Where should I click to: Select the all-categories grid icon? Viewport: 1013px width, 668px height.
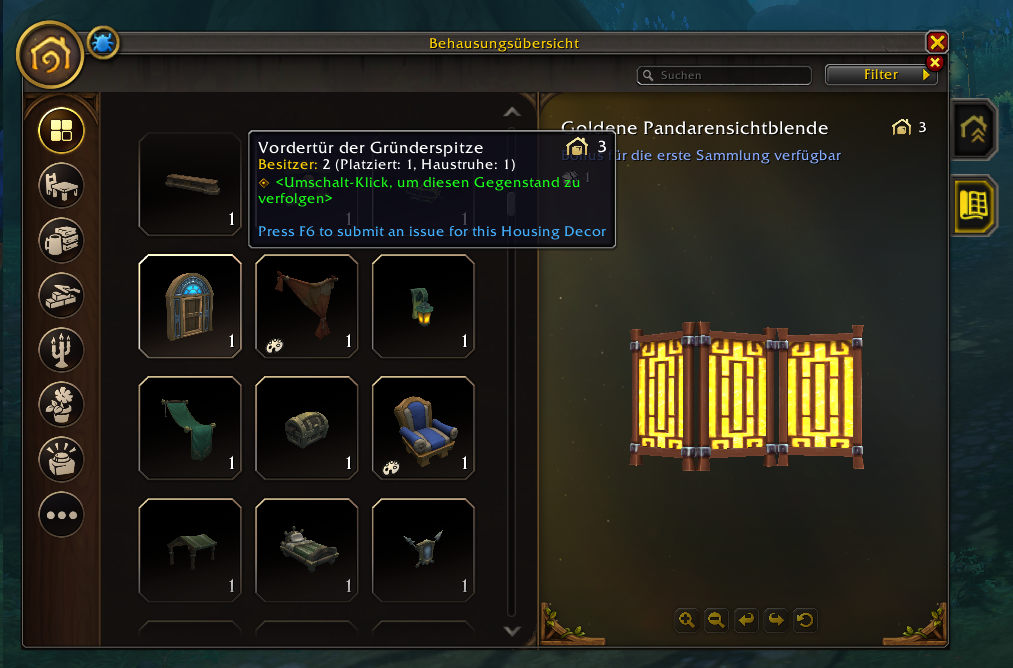pyautogui.click(x=61, y=130)
